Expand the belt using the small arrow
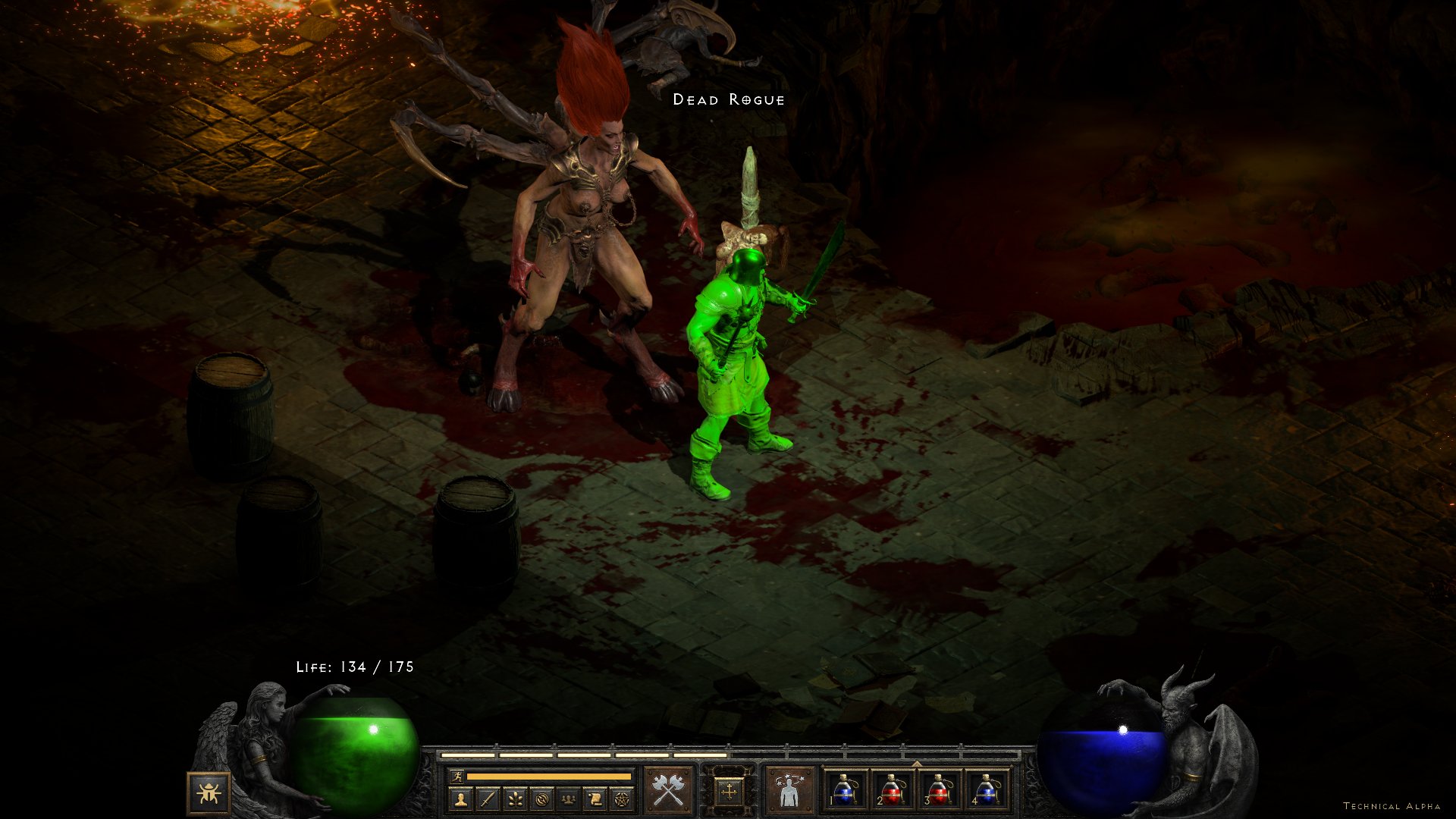This screenshot has height=819, width=1456. (916, 764)
